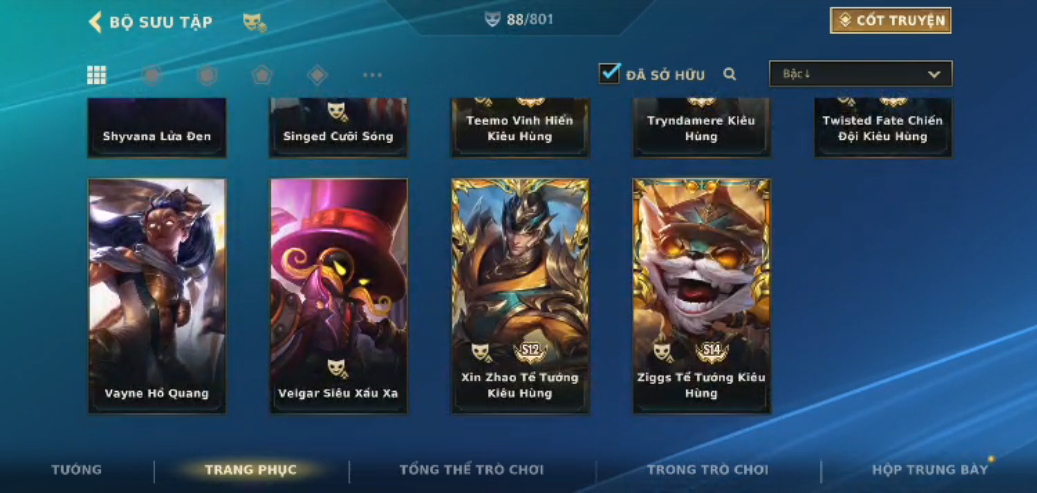Toggle the Đã Sở Hữu owned checkbox

point(609,73)
